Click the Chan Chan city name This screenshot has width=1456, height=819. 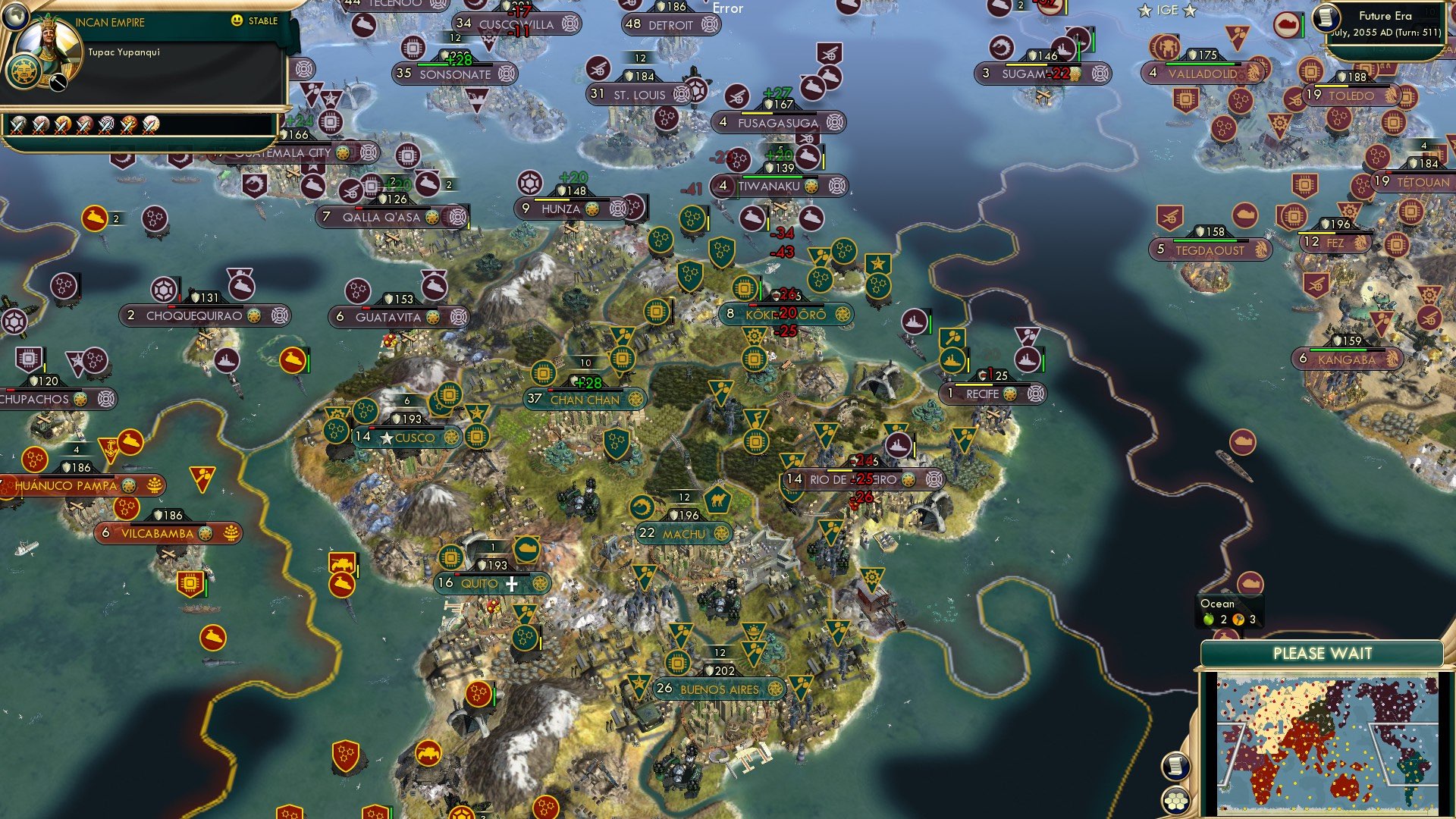click(588, 400)
